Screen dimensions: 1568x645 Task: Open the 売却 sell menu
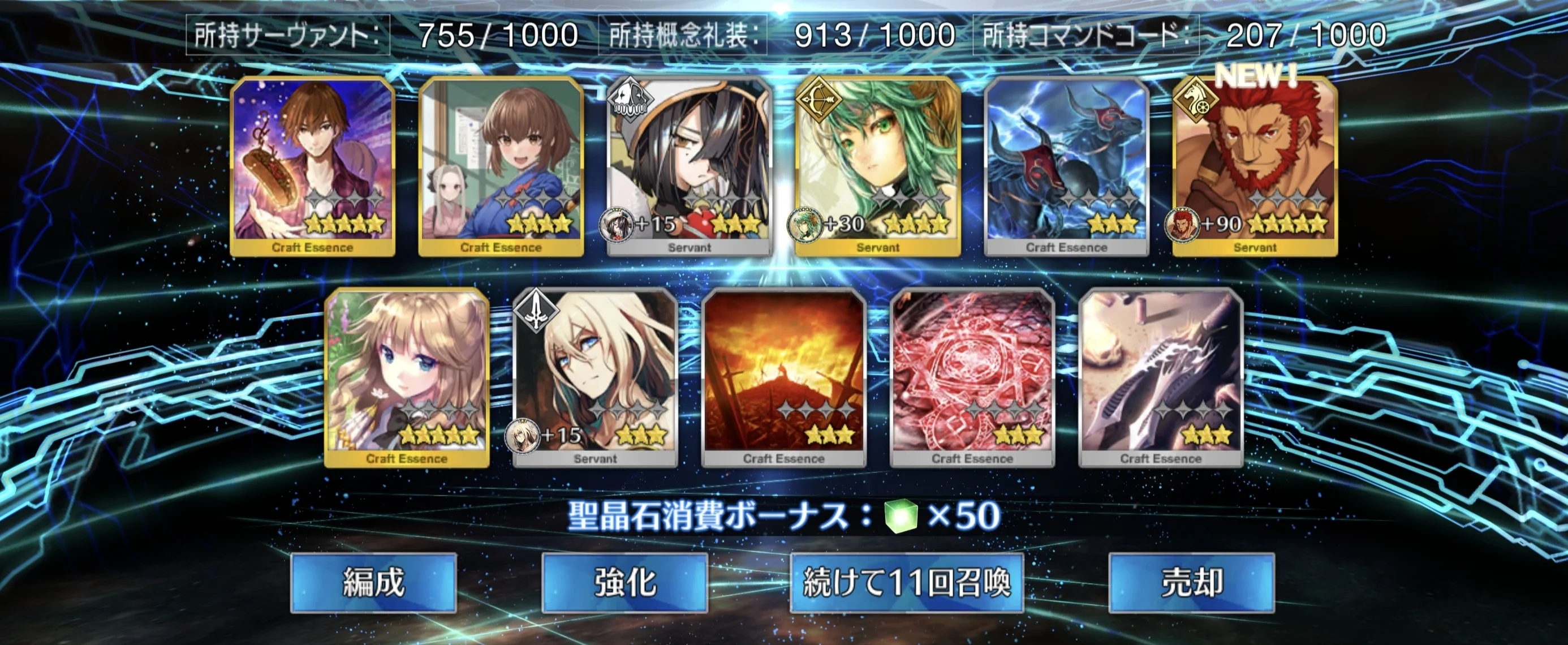tap(1191, 582)
